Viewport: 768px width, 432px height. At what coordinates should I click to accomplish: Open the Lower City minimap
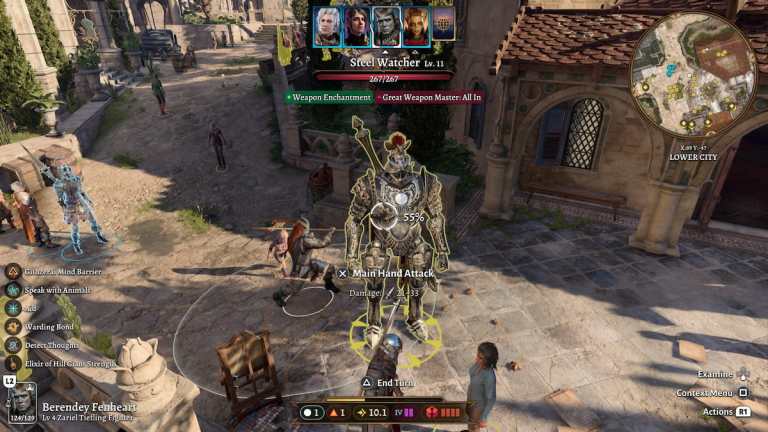tap(693, 75)
